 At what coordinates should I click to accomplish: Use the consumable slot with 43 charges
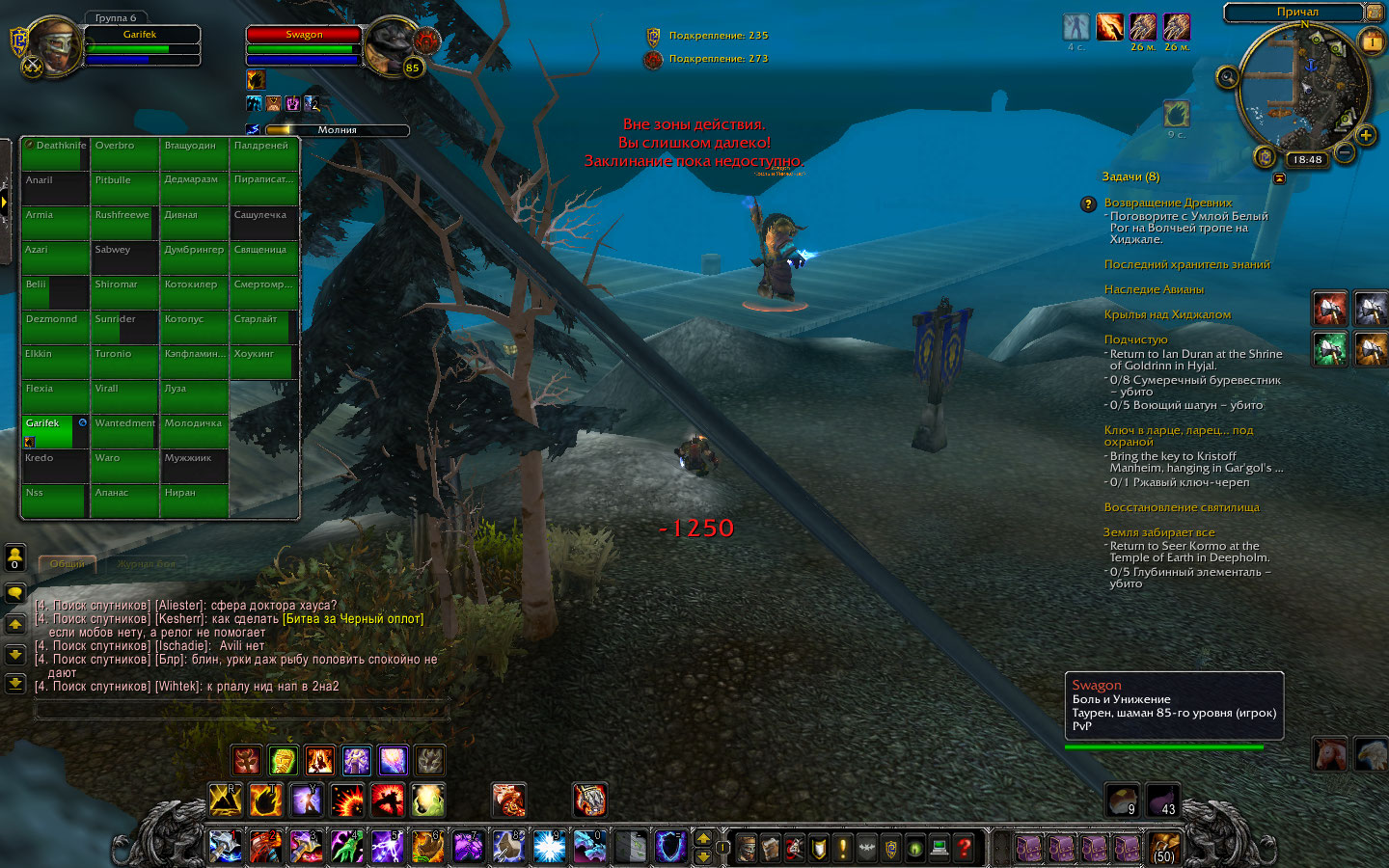point(1161,800)
